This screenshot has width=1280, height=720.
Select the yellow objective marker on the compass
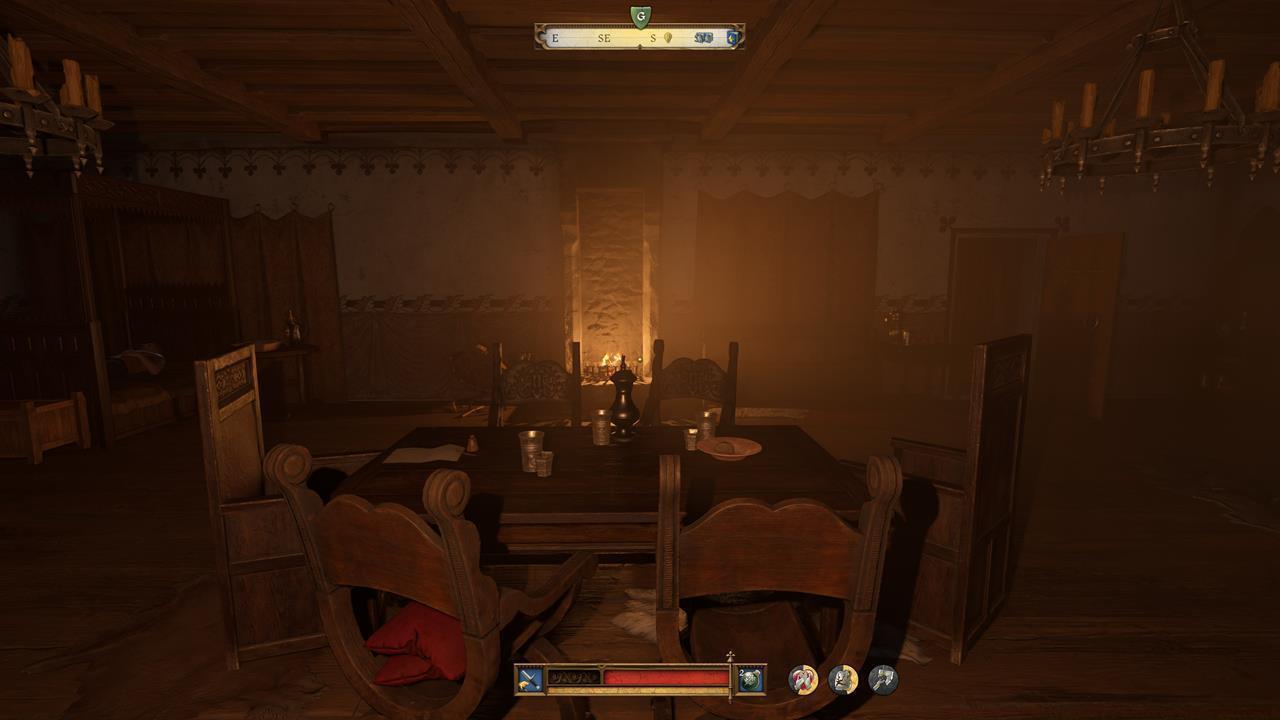[x=668, y=37]
